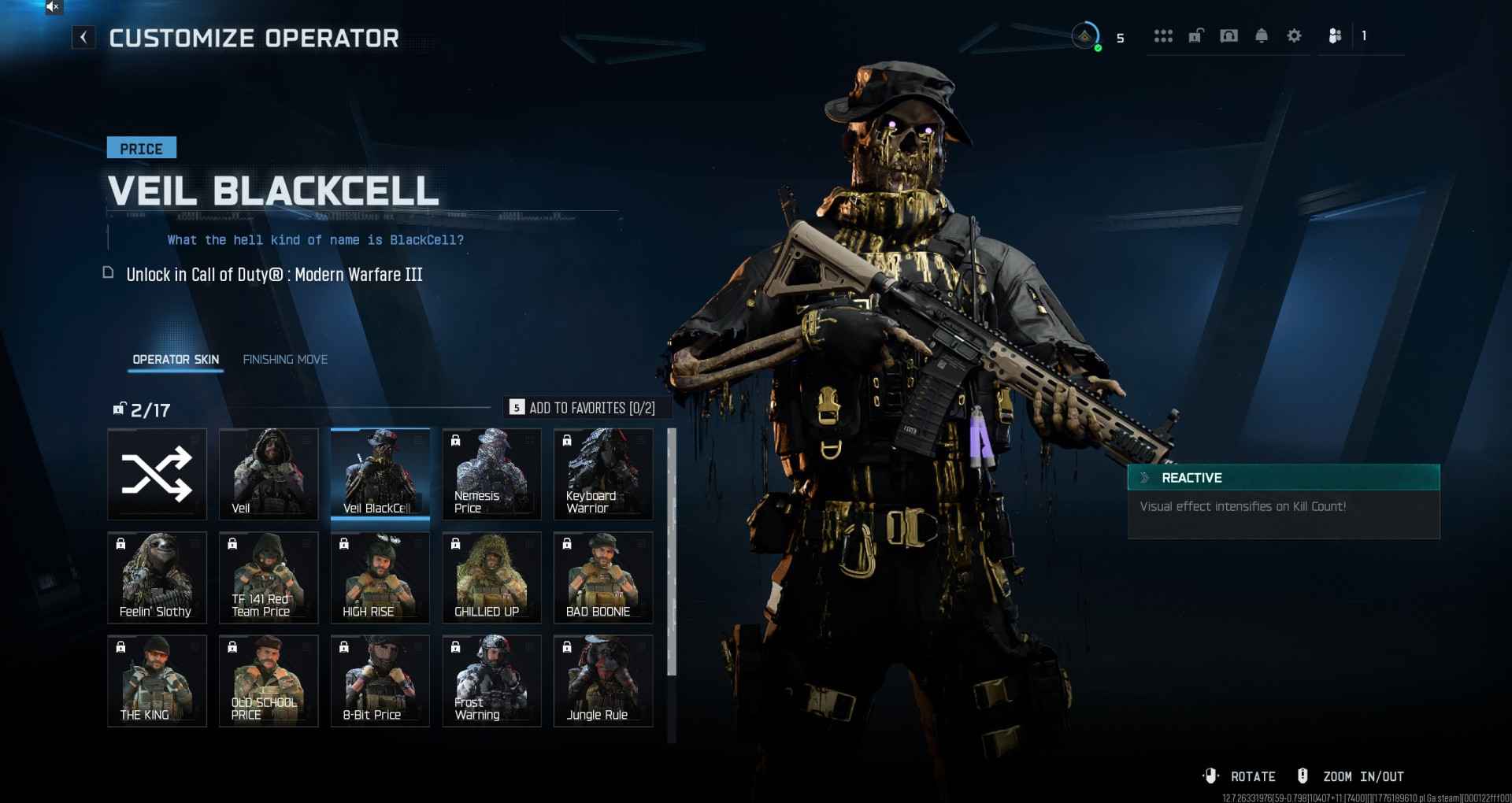Open the settings gear icon
Image resolution: width=1512 pixels, height=803 pixels.
click(x=1294, y=36)
